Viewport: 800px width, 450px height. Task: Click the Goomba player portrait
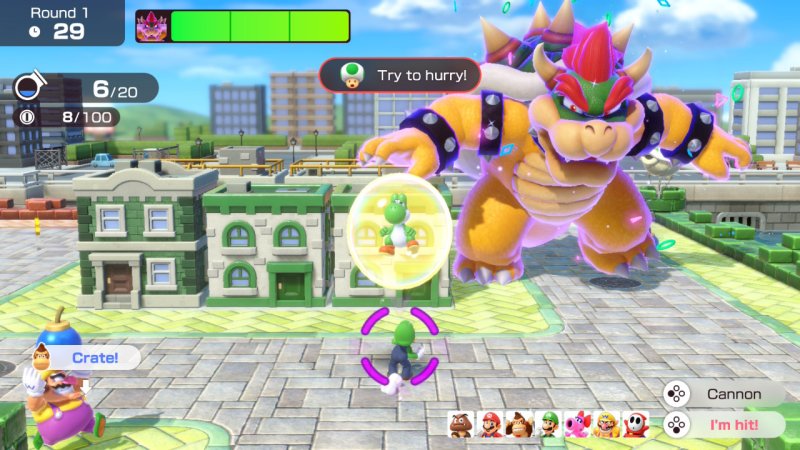click(x=461, y=424)
